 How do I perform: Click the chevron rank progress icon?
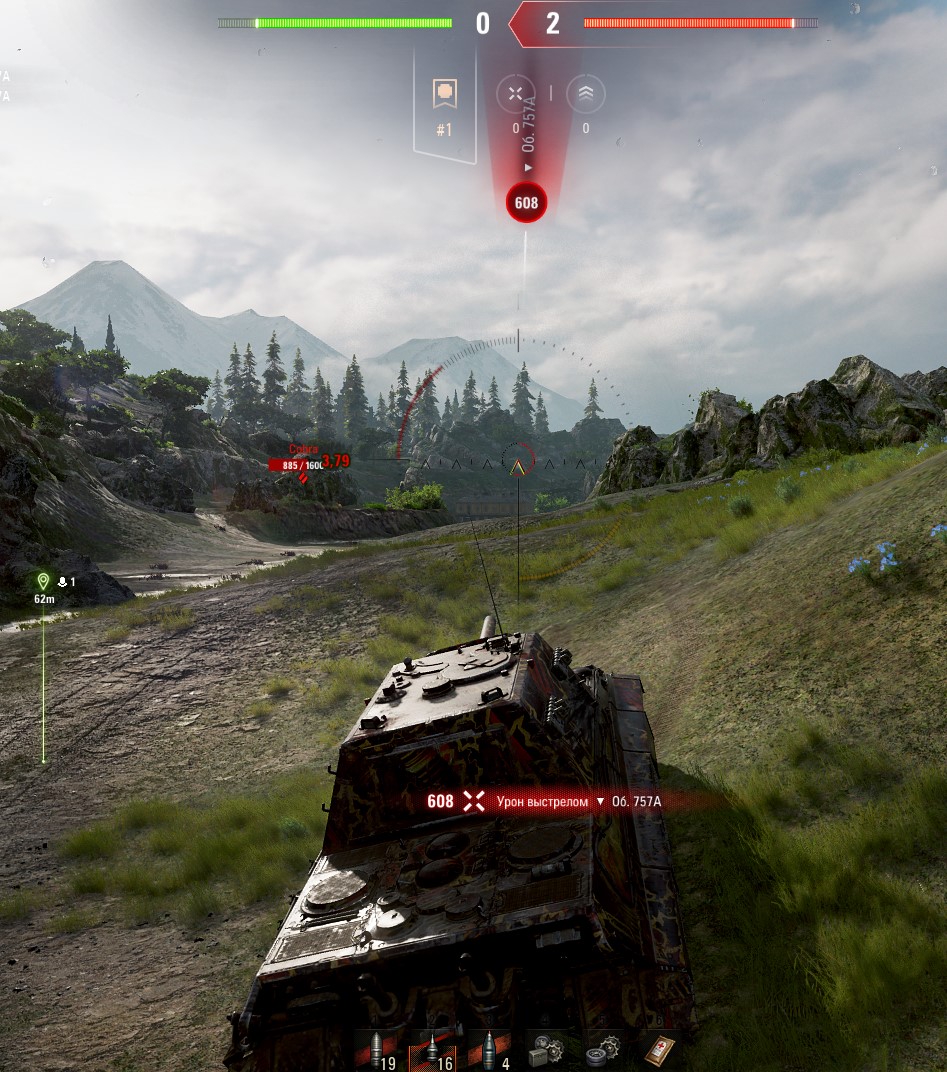(x=585, y=94)
